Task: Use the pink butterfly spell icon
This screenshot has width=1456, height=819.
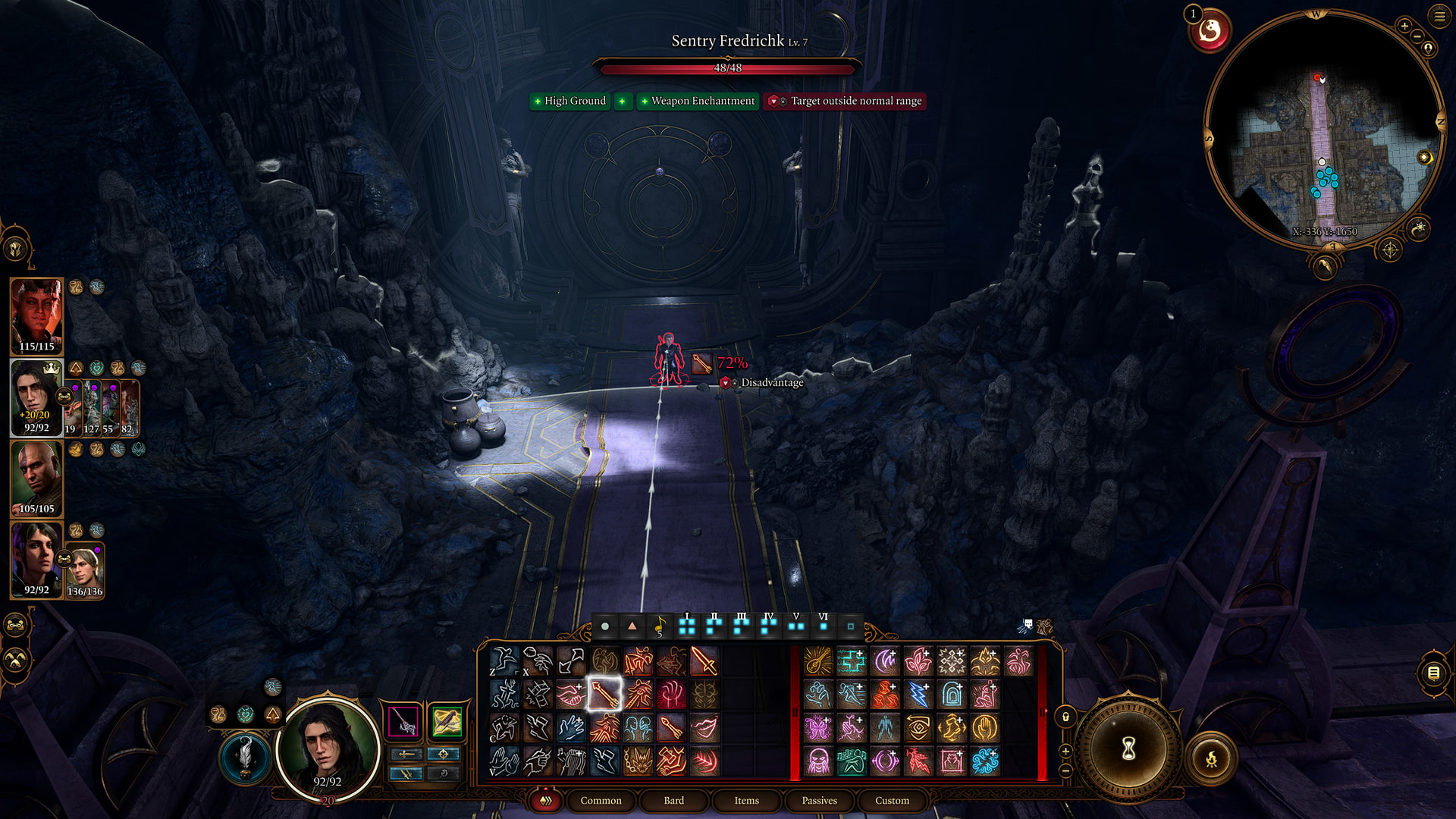Action: (818, 727)
